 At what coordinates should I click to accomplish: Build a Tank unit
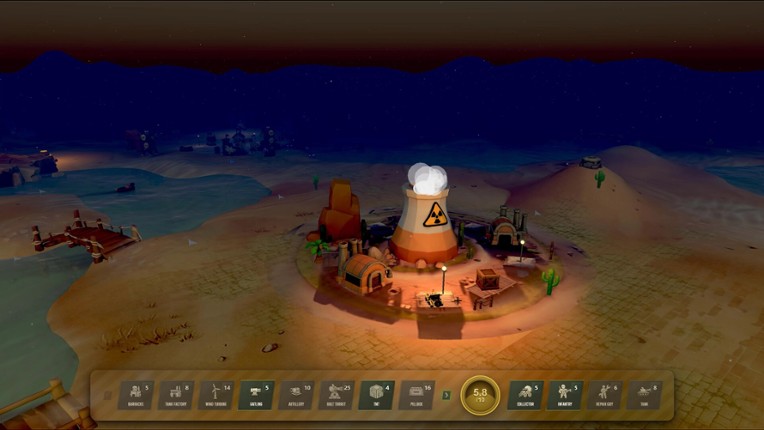pyautogui.click(x=644, y=395)
